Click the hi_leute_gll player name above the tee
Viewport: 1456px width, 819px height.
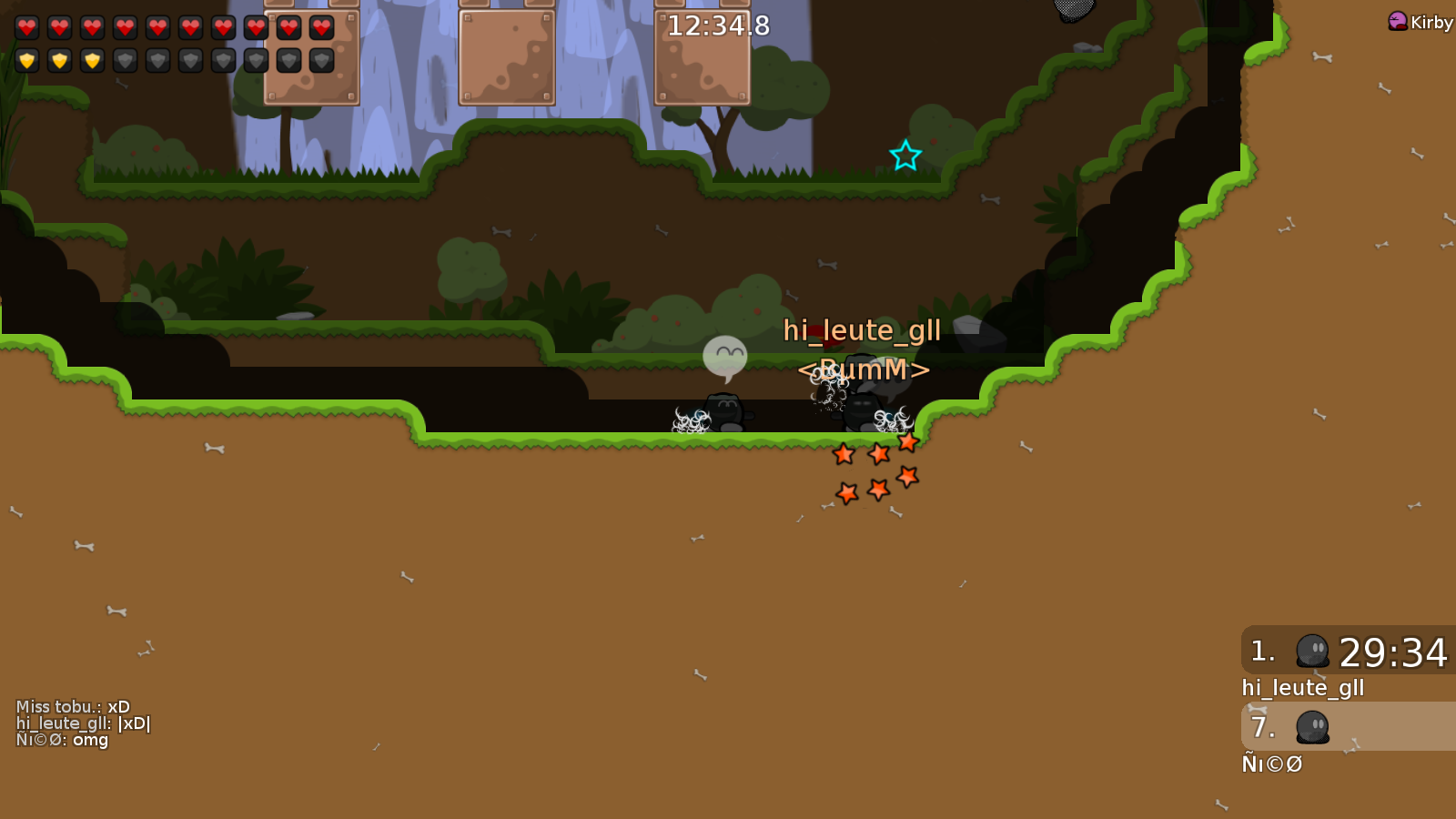(x=863, y=330)
